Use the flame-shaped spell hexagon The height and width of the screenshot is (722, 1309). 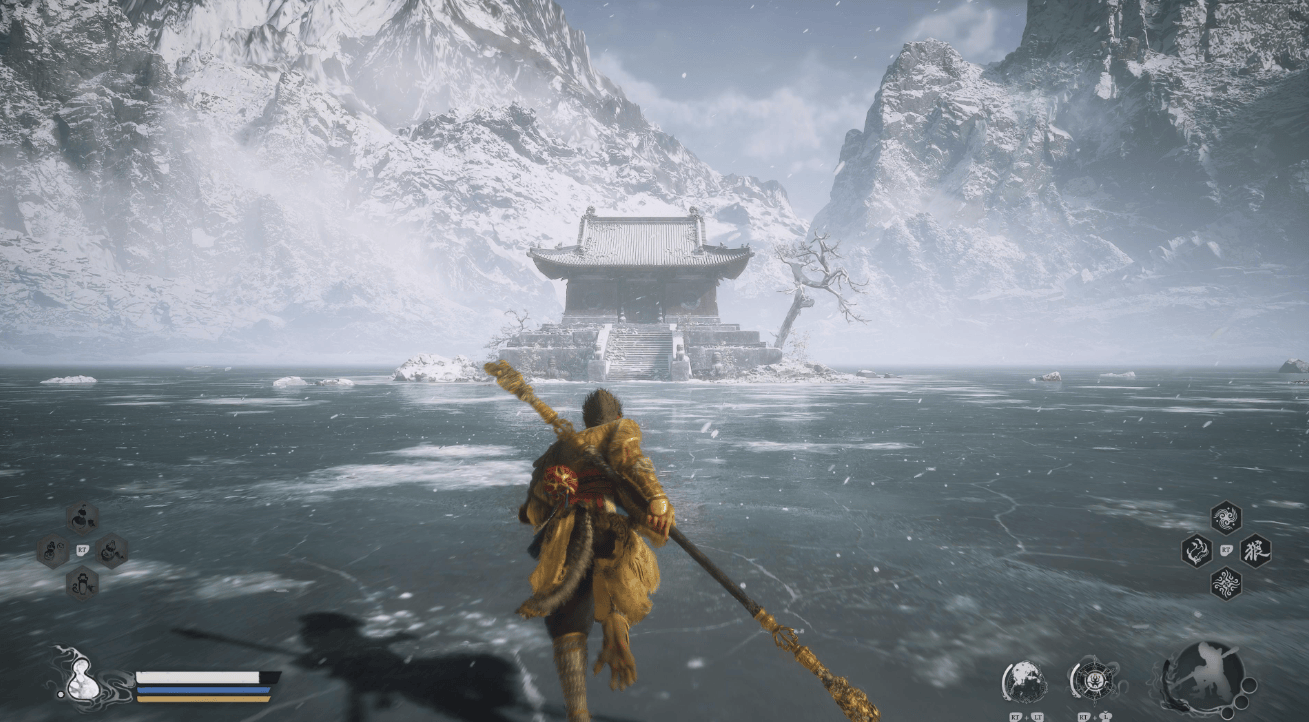click(x=1196, y=551)
